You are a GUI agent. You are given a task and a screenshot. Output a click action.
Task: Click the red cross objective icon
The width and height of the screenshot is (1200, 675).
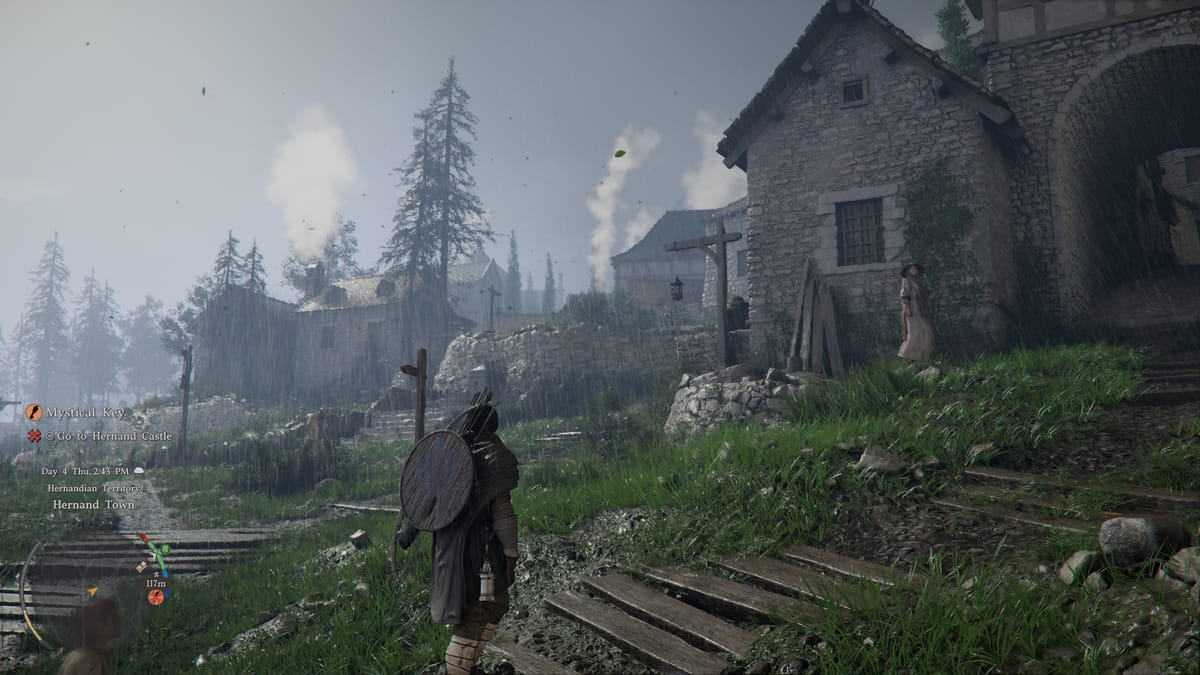[x=34, y=436]
